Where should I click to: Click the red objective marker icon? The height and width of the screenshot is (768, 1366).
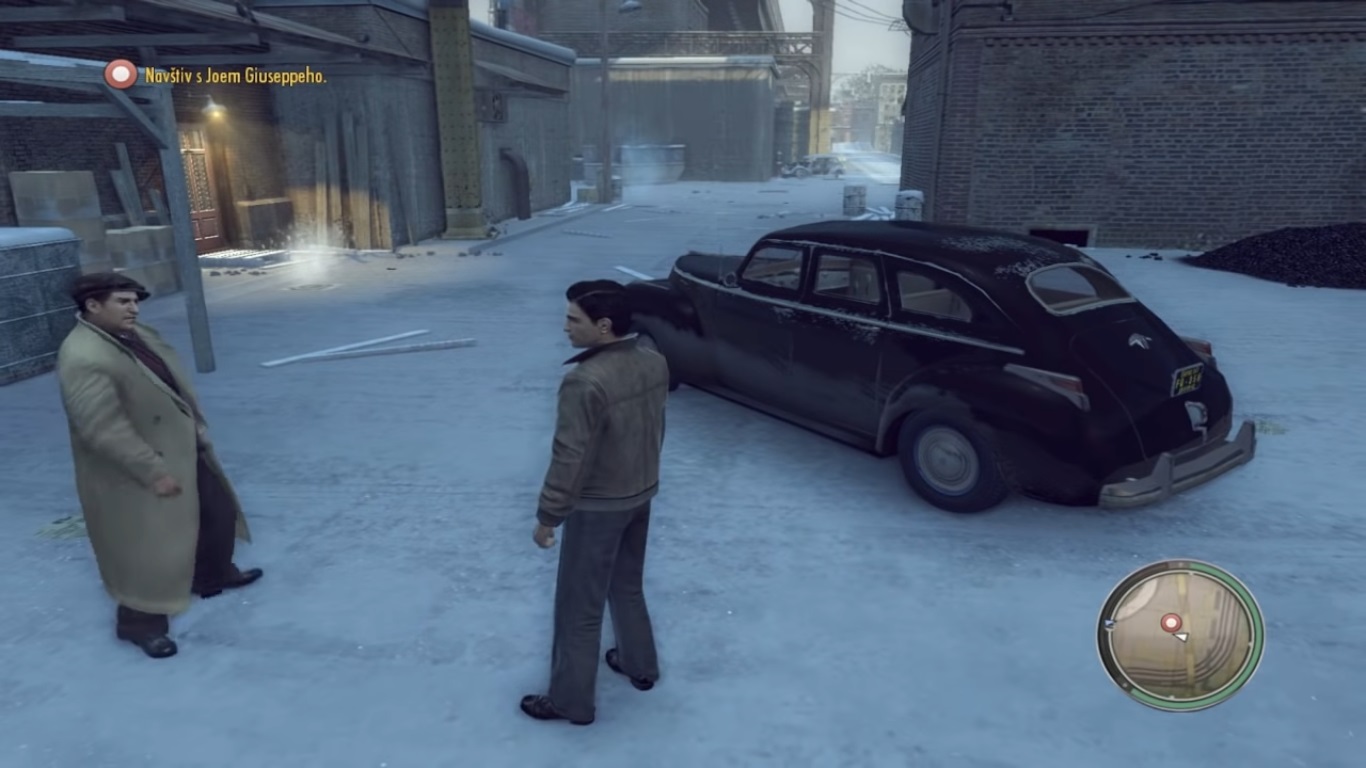point(121,74)
